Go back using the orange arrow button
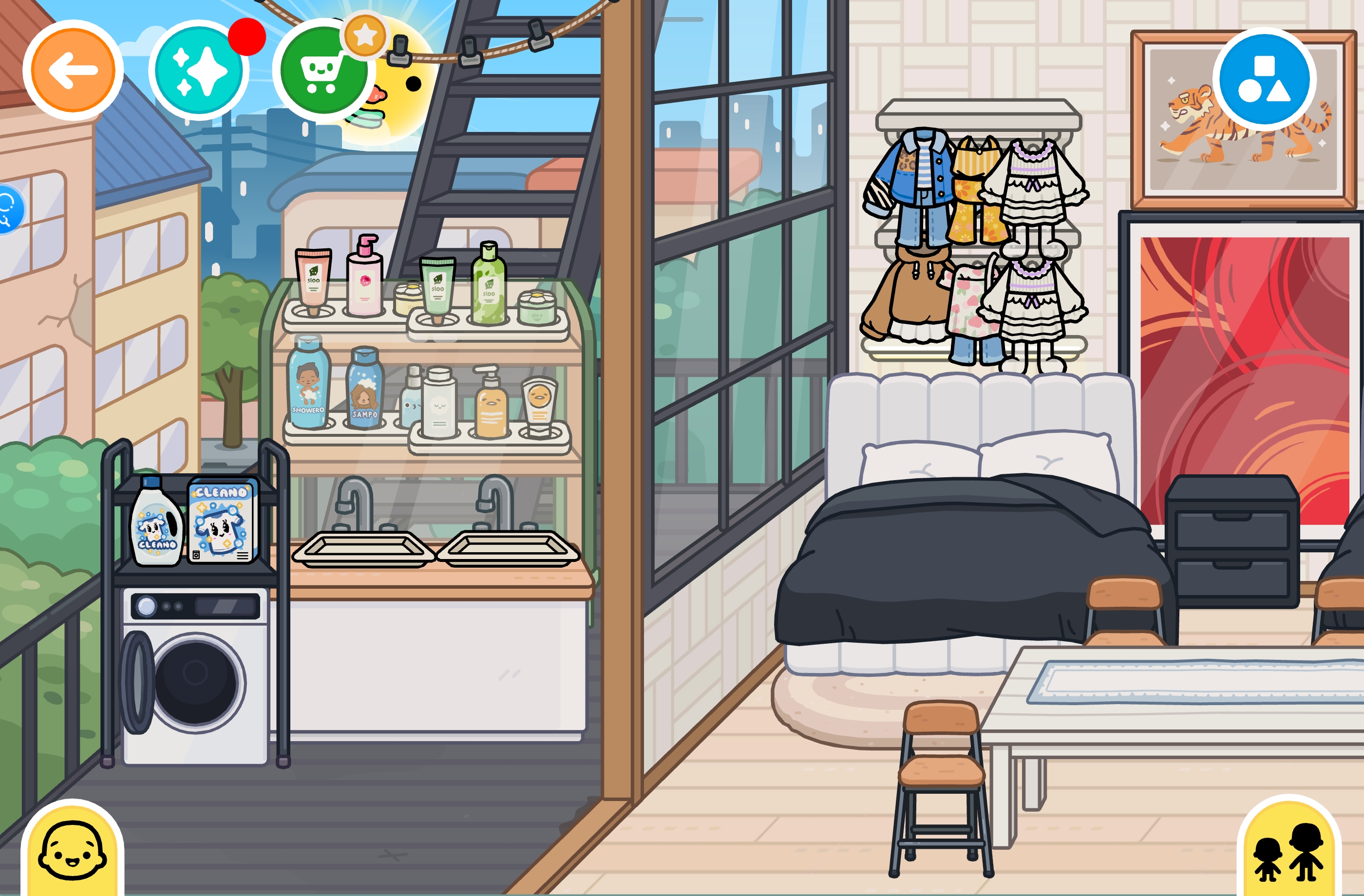Viewport: 1364px width, 896px height. 73,71
